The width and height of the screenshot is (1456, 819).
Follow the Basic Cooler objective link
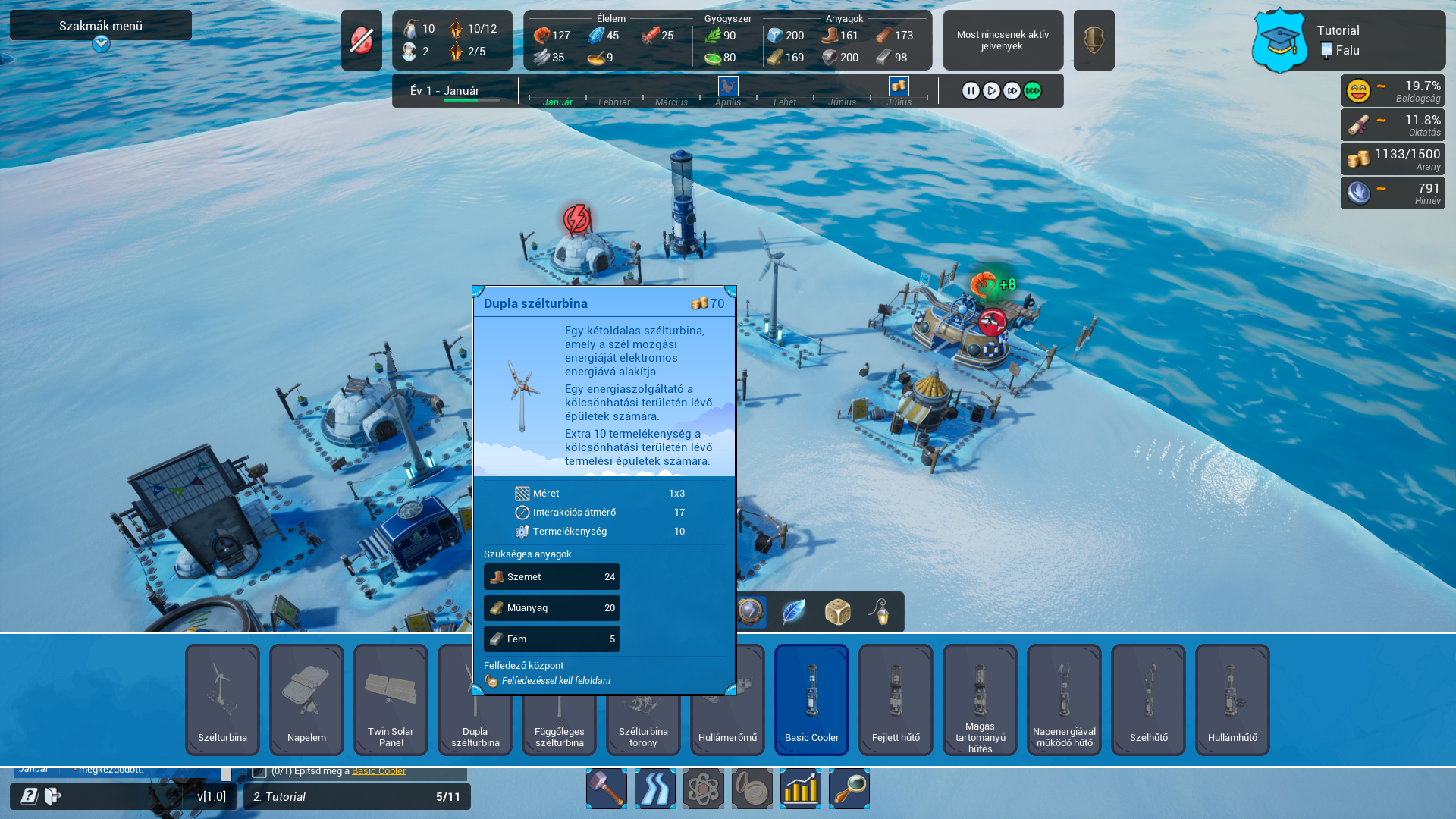pyautogui.click(x=378, y=771)
